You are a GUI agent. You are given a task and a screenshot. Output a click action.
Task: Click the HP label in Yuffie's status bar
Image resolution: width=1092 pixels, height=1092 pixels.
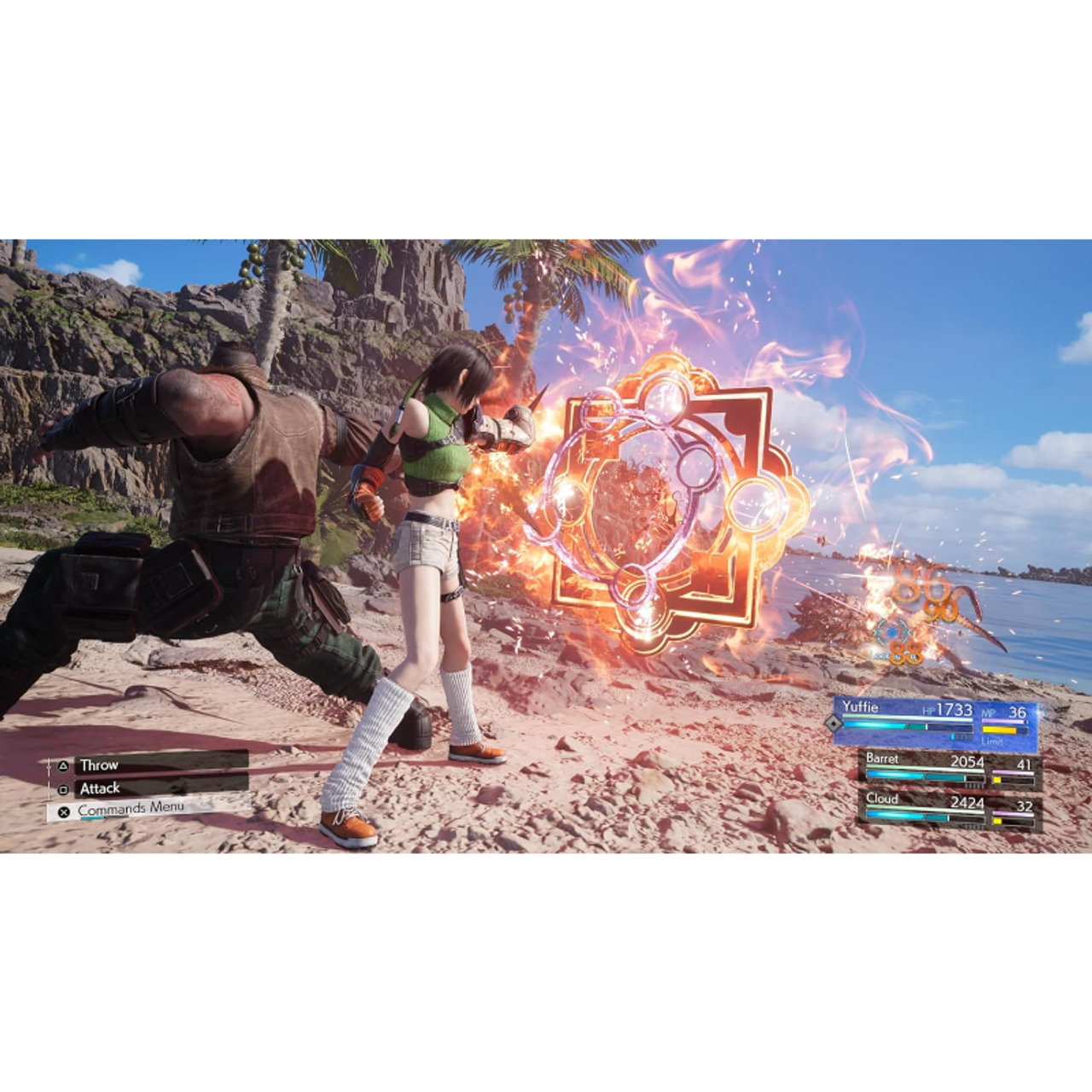929,710
